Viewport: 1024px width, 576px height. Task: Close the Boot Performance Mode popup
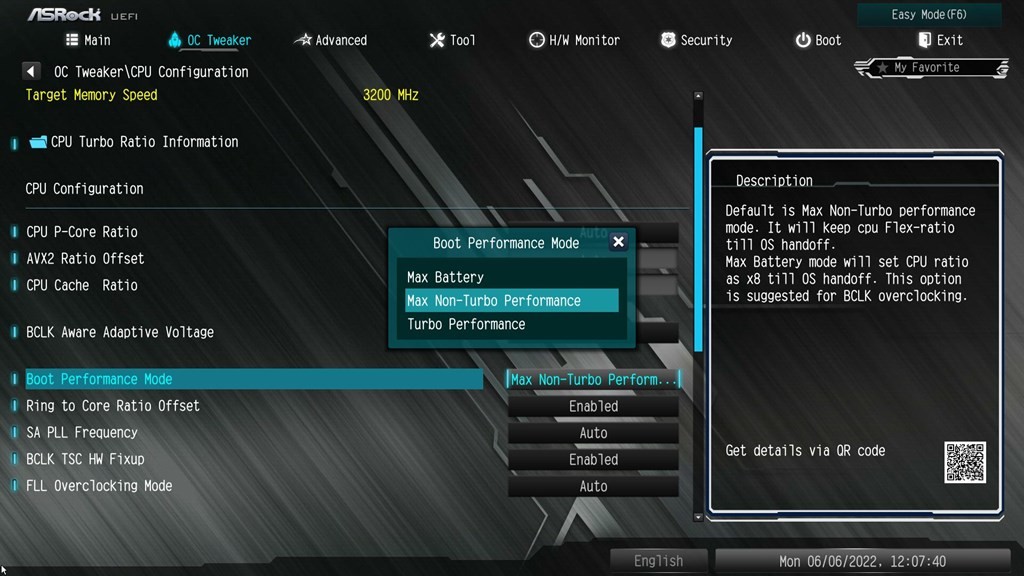(x=618, y=242)
